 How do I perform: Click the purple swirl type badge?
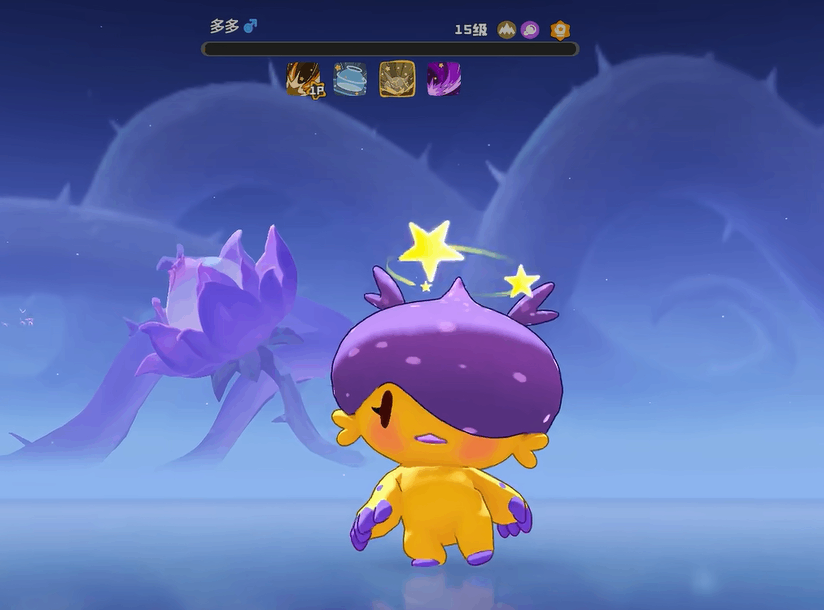point(530,30)
